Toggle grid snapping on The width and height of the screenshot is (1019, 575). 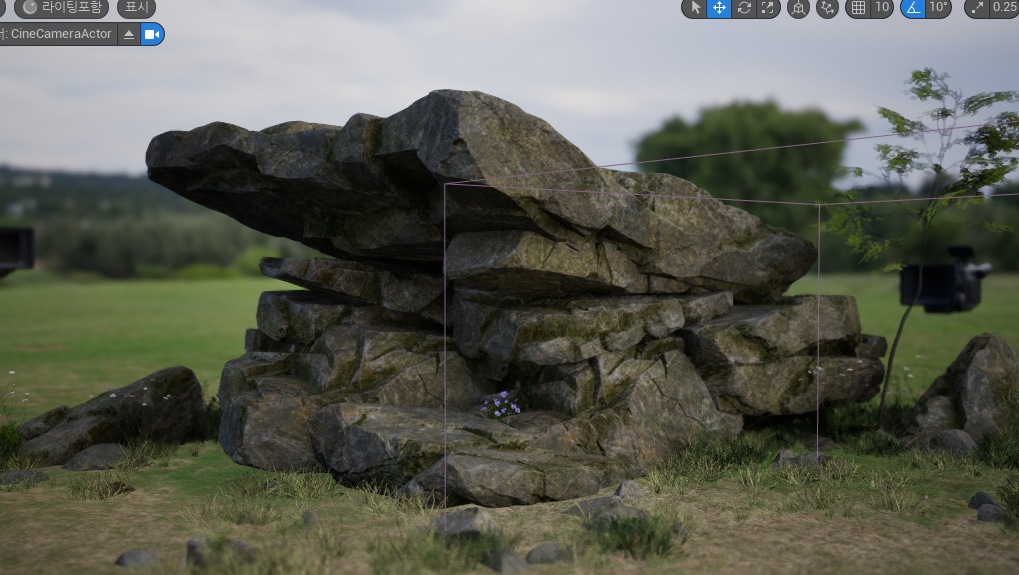858,8
